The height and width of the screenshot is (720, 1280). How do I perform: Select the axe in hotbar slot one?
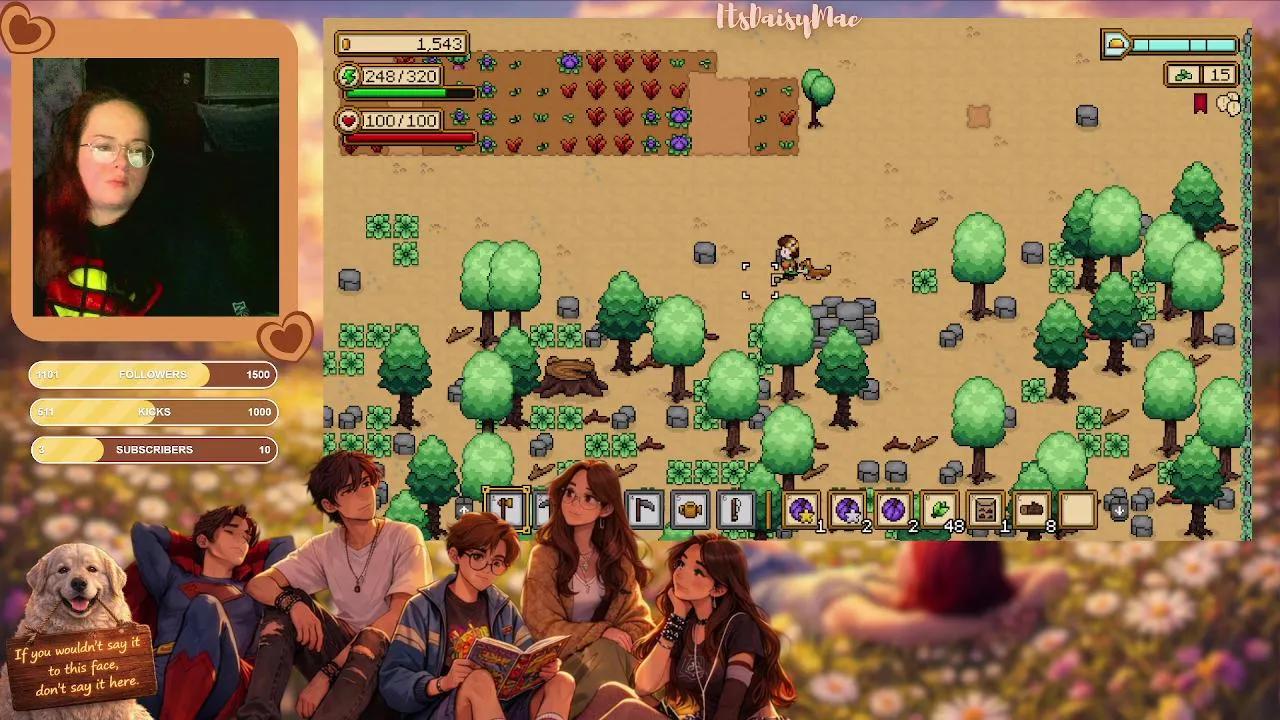pyautogui.click(x=506, y=510)
